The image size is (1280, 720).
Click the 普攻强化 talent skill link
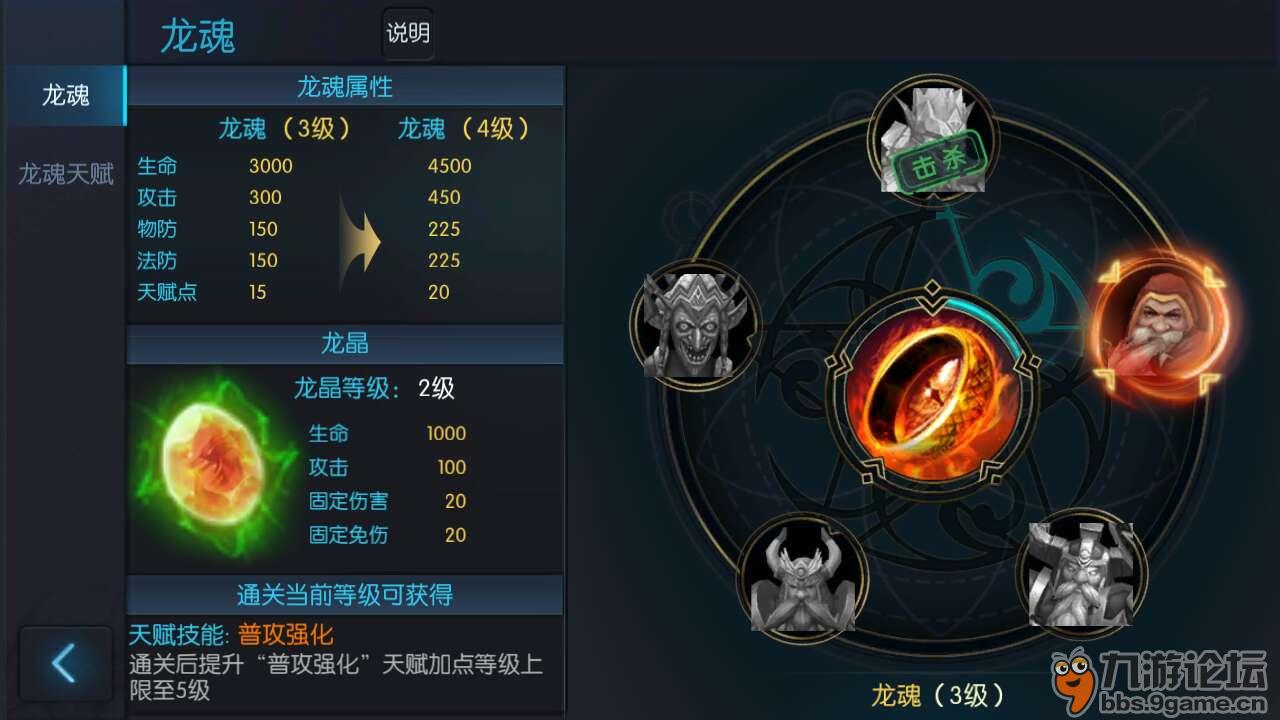click(285, 633)
